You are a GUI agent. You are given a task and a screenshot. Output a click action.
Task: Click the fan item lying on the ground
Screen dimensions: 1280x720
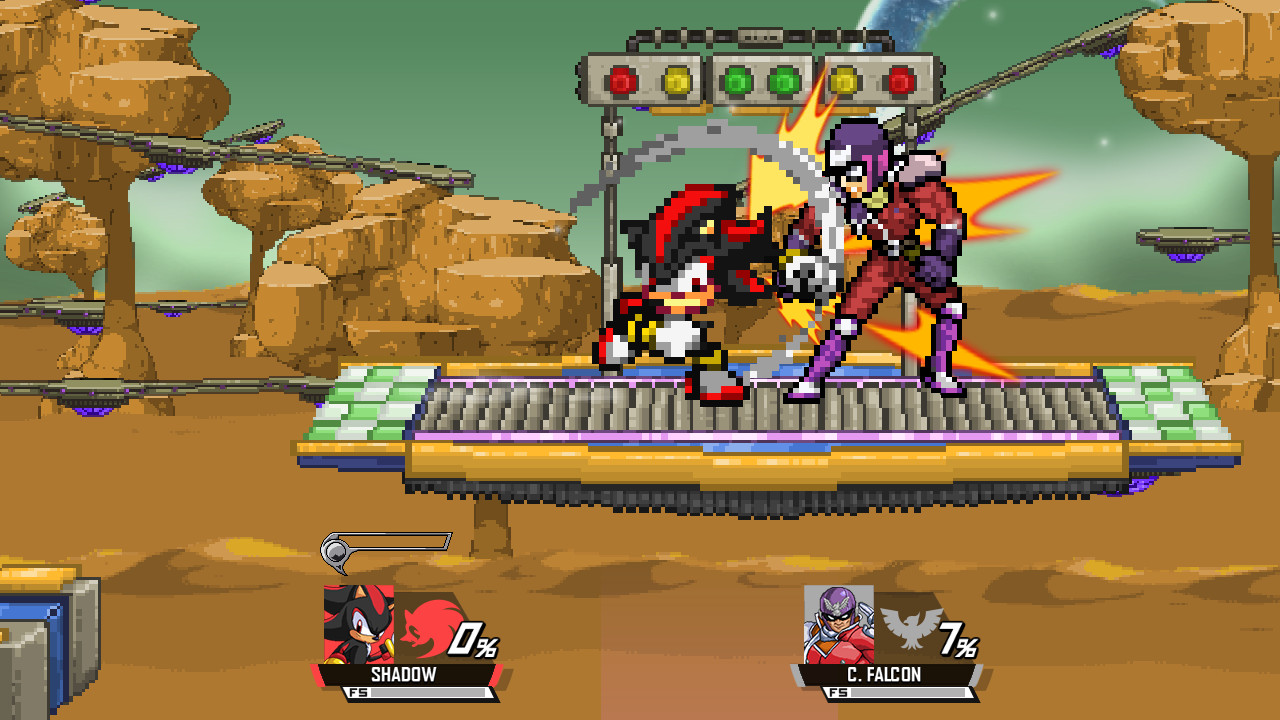(x=390, y=545)
